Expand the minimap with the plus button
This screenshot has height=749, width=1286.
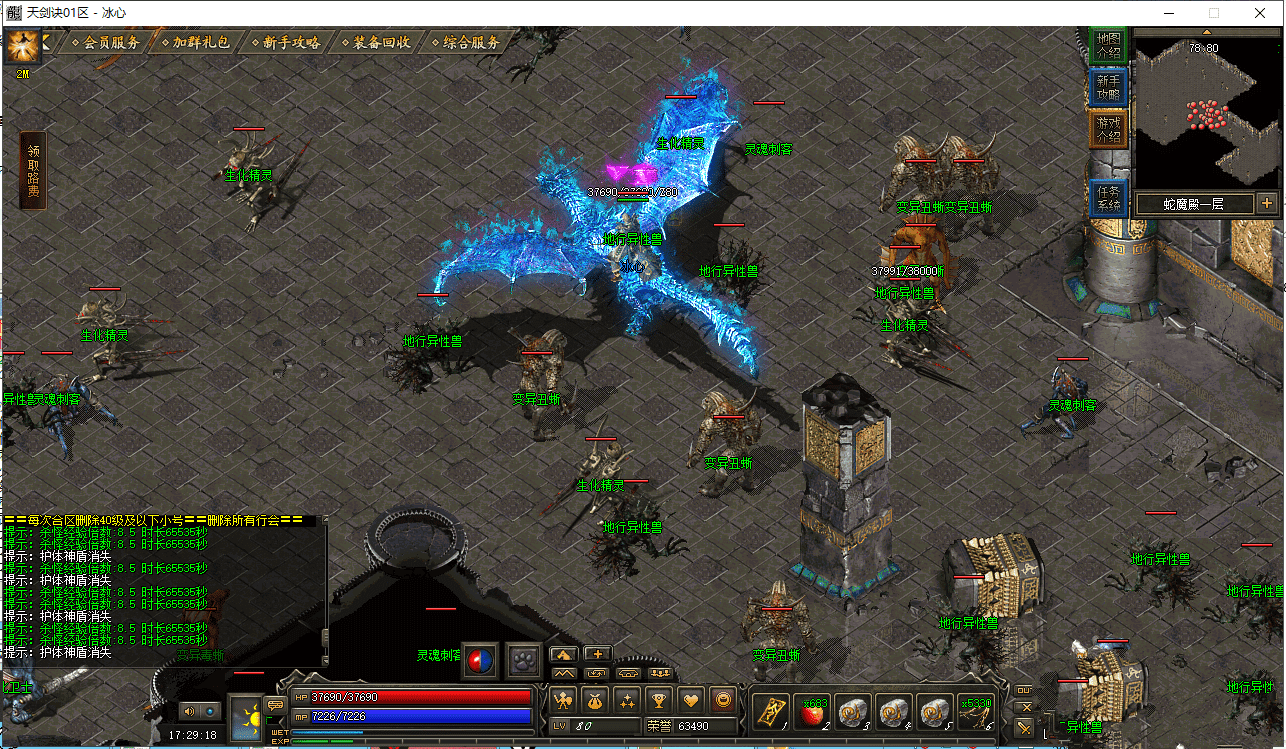point(1266,203)
